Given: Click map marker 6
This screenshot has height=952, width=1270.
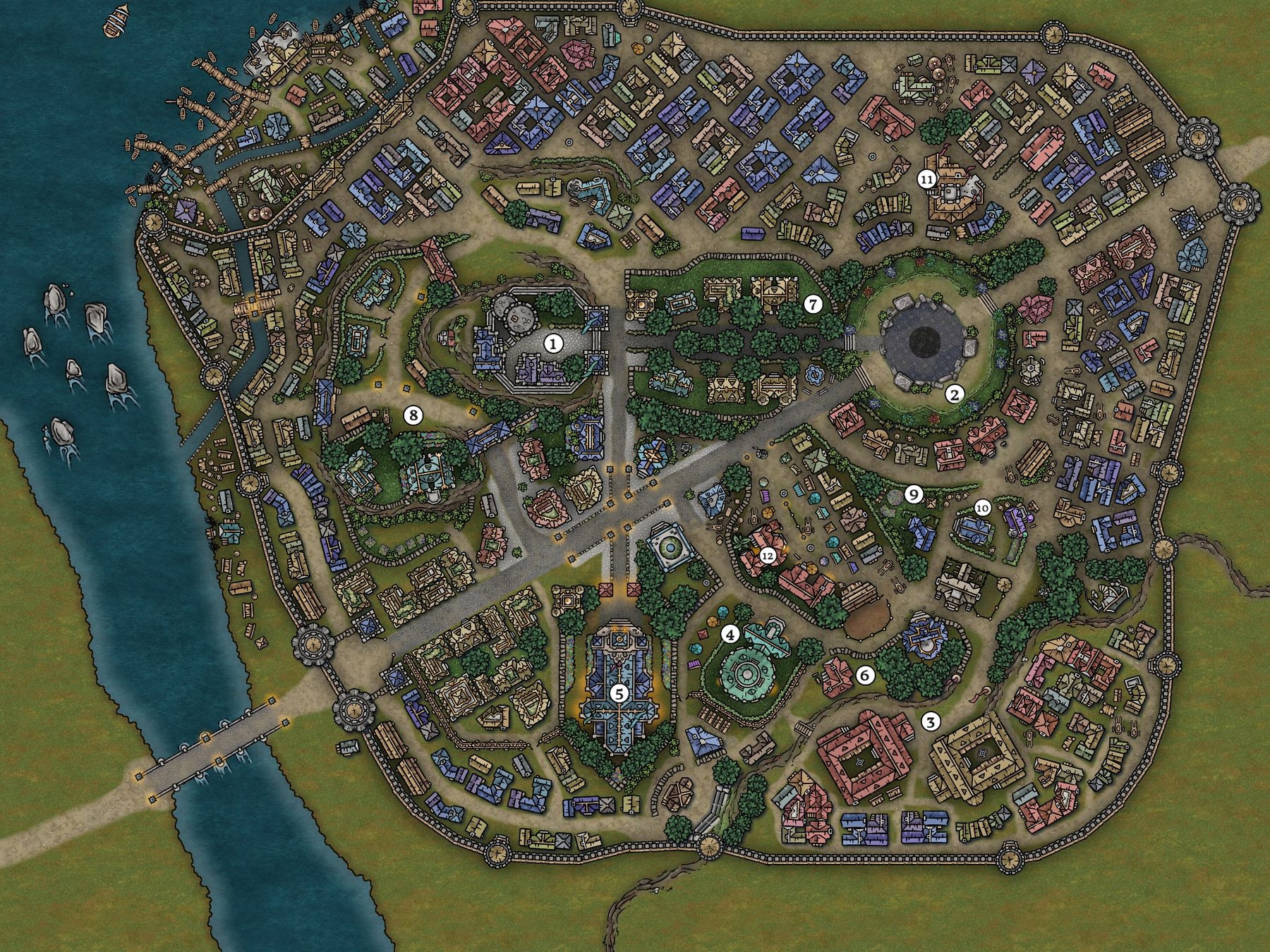Looking at the screenshot, I should click(865, 676).
